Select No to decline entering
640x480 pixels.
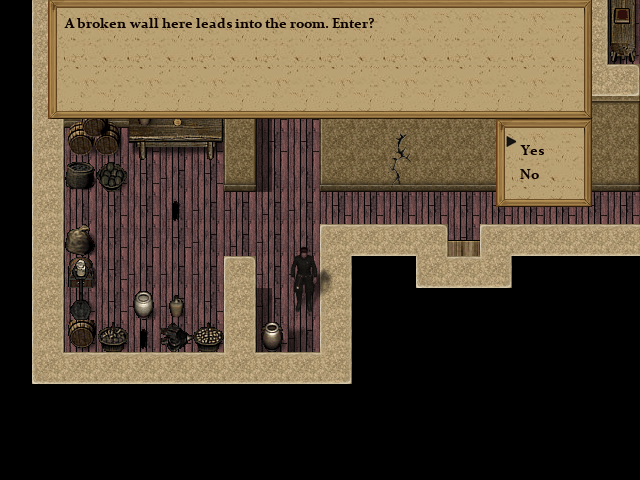529,175
